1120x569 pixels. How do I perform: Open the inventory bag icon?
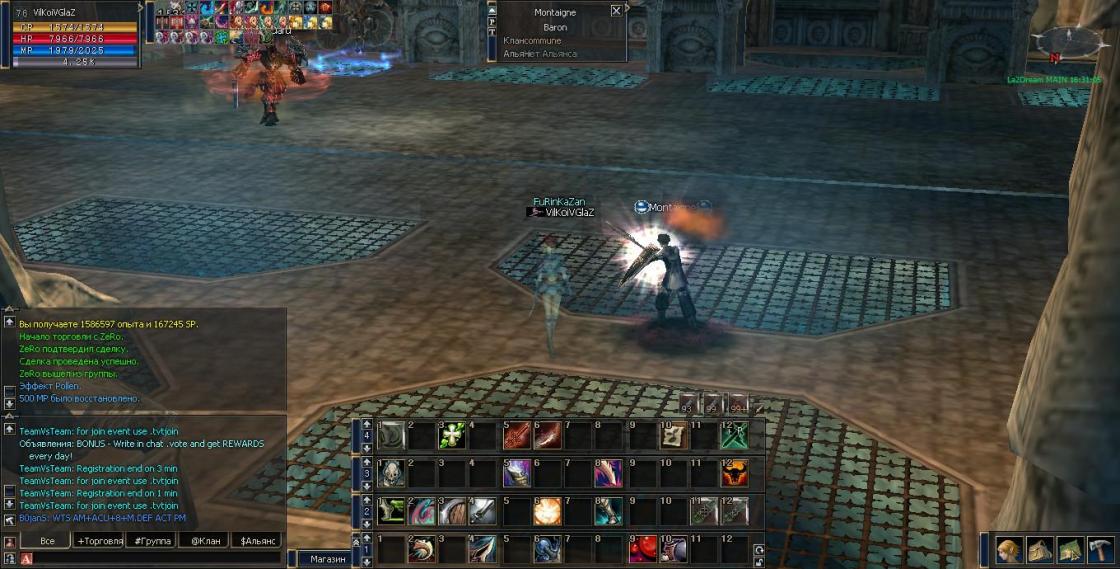point(1040,550)
